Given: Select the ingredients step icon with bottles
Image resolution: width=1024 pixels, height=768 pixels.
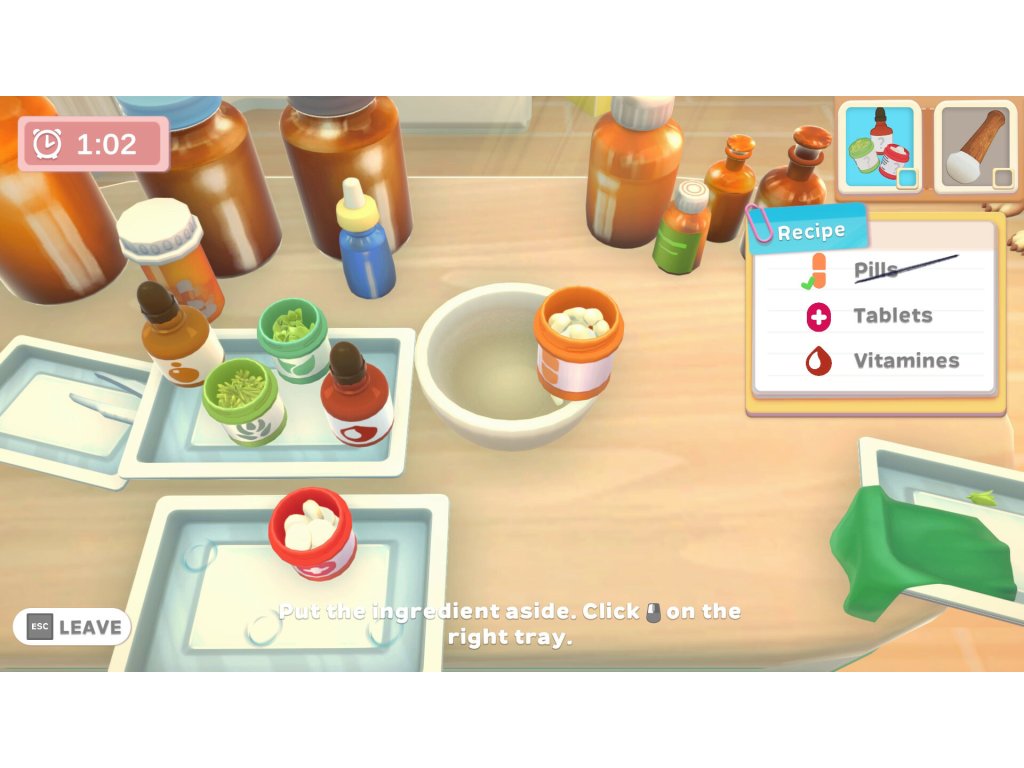Looking at the screenshot, I should click(x=879, y=147).
